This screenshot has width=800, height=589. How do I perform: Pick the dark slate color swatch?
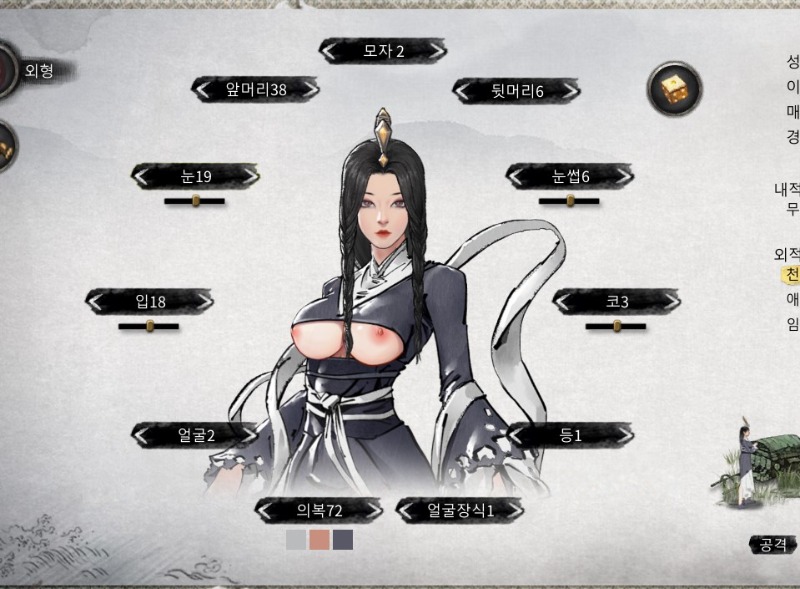343,540
